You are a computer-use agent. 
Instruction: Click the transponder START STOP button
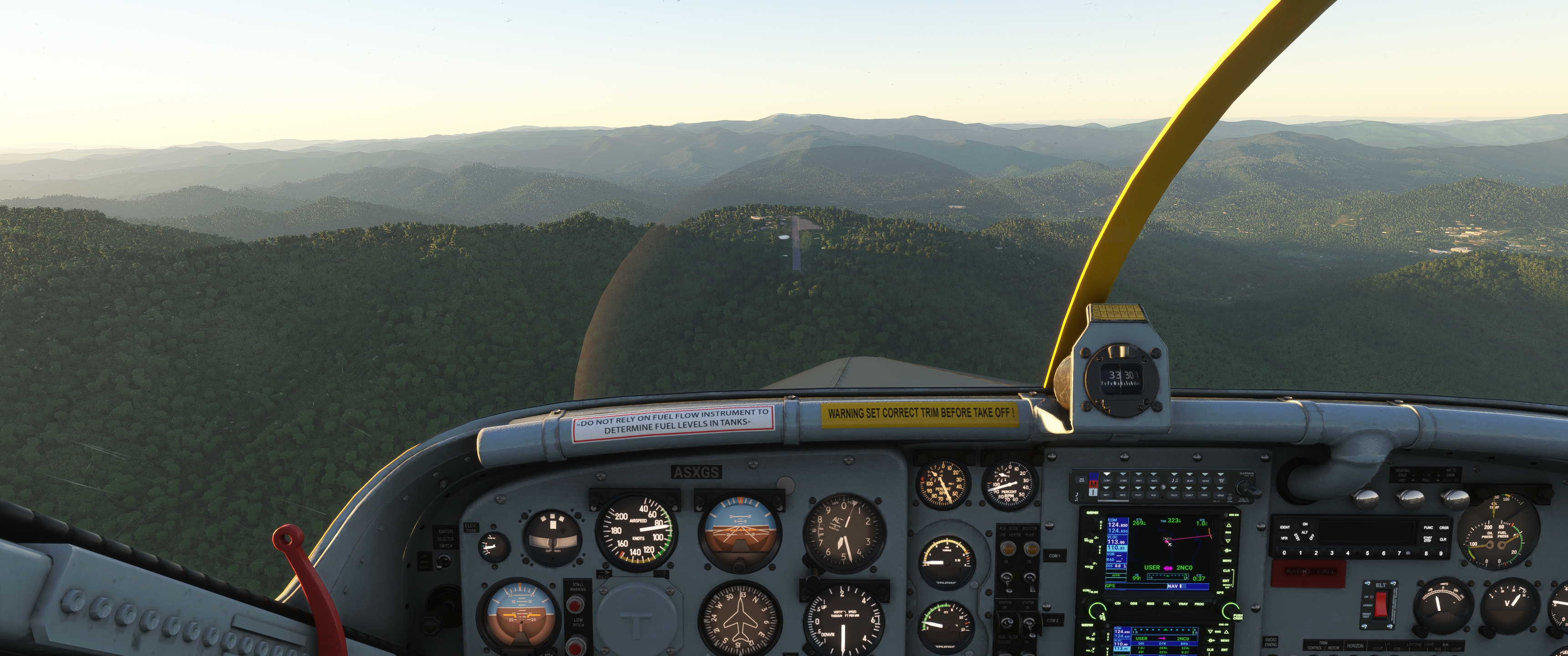(1428, 539)
